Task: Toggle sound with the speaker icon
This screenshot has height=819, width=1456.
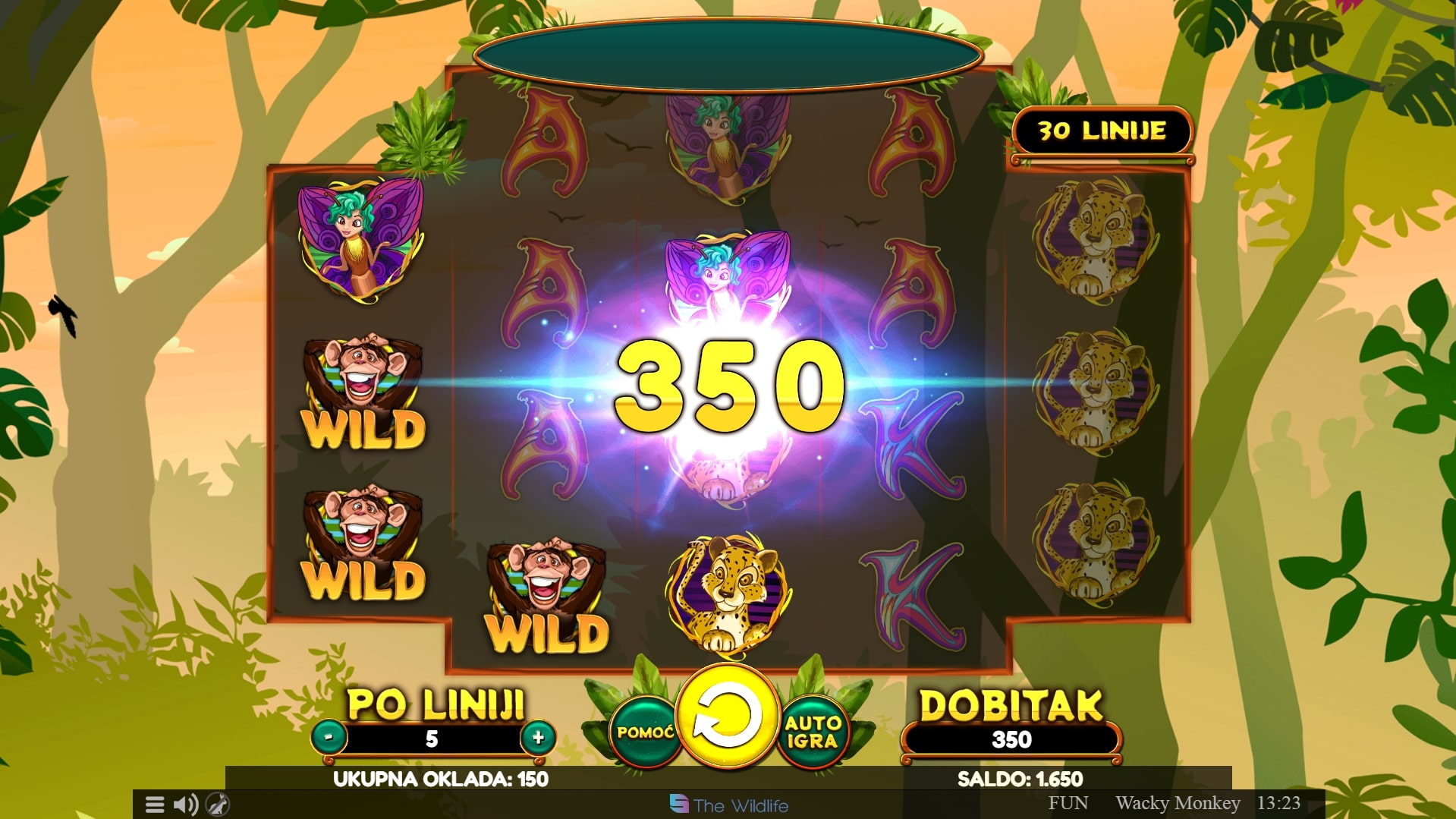Action: [x=185, y=805]
